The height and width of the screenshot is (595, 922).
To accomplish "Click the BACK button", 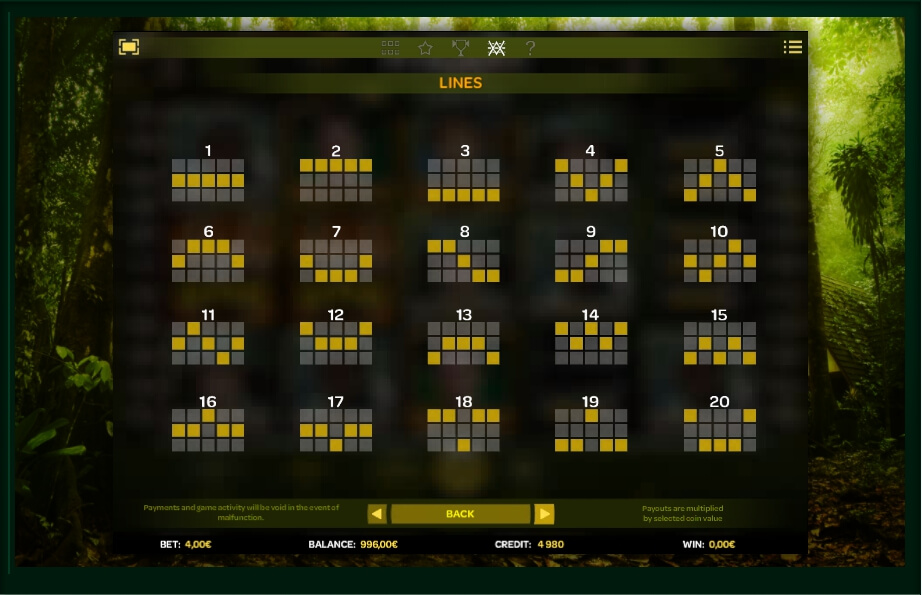I will click(460, 514).
